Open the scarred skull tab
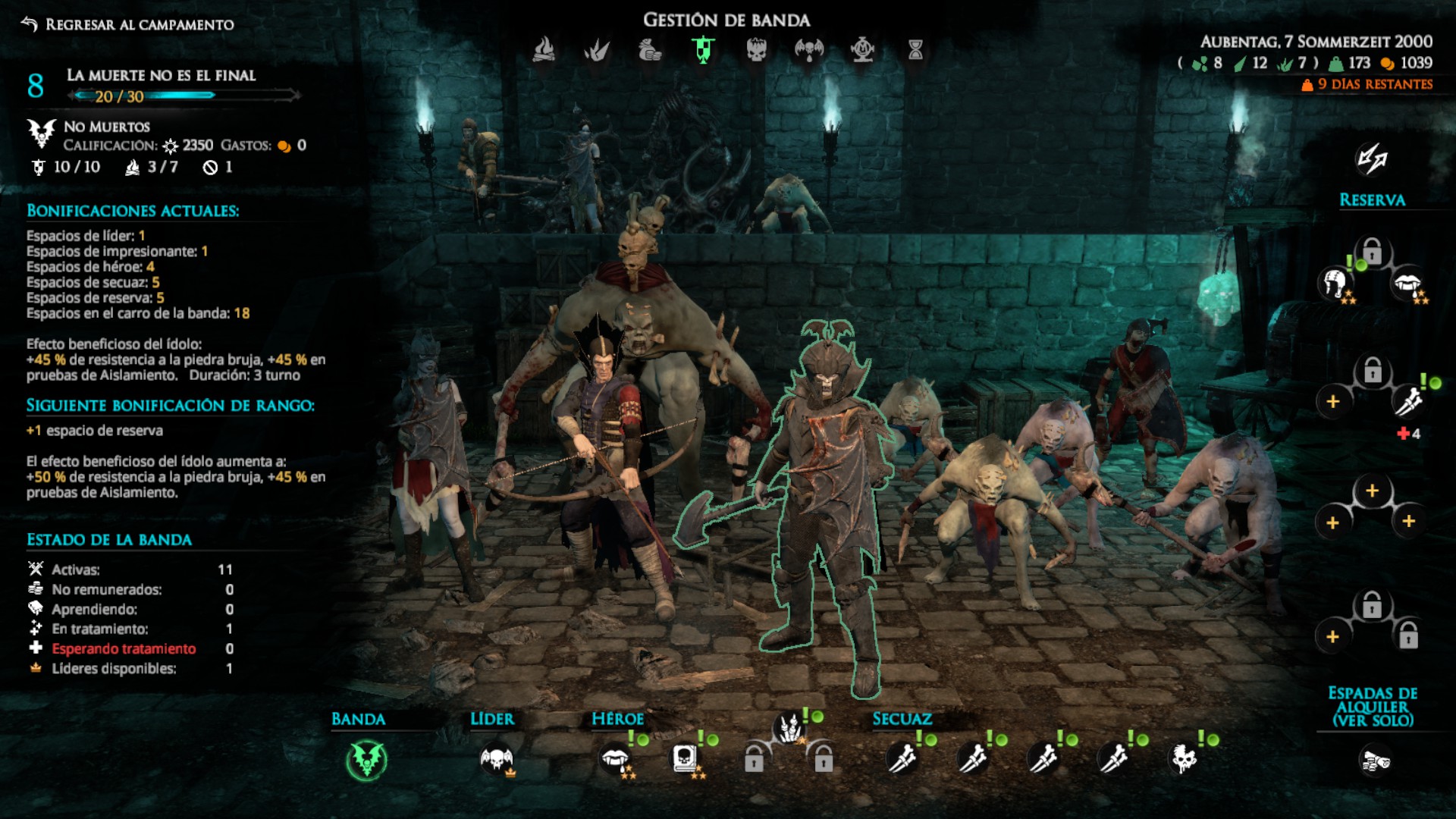Image resolution: width=1456 pixels, height=819 pixels. (756, 50)
